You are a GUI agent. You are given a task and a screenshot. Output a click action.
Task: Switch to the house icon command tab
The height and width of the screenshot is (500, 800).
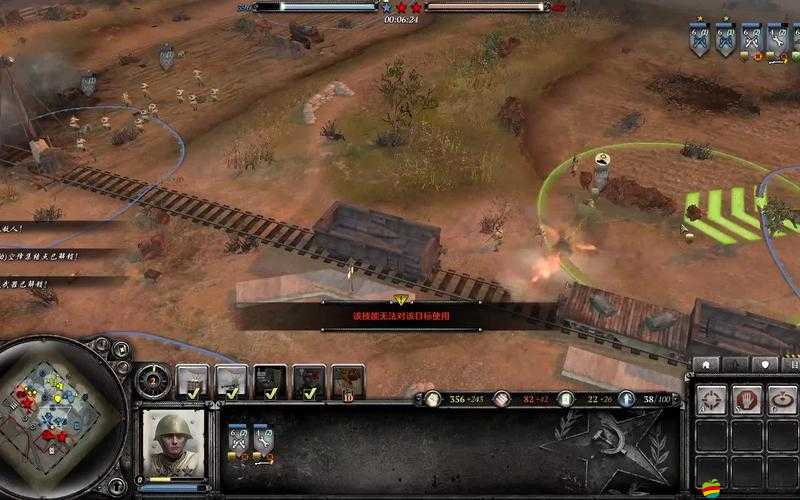click(x=708, y=364)
